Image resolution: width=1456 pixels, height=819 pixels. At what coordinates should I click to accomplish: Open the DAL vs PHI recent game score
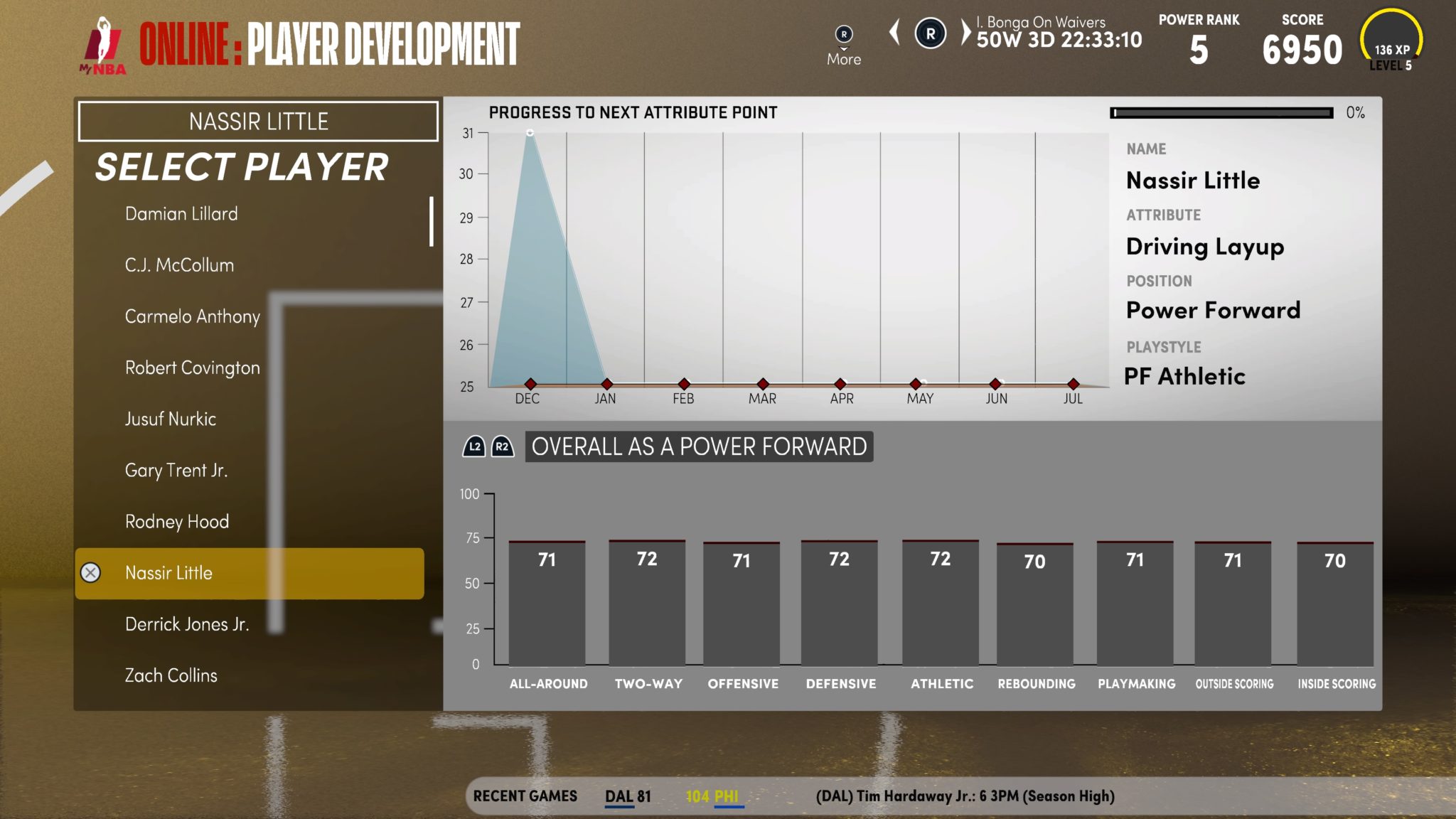click(671, 796)
